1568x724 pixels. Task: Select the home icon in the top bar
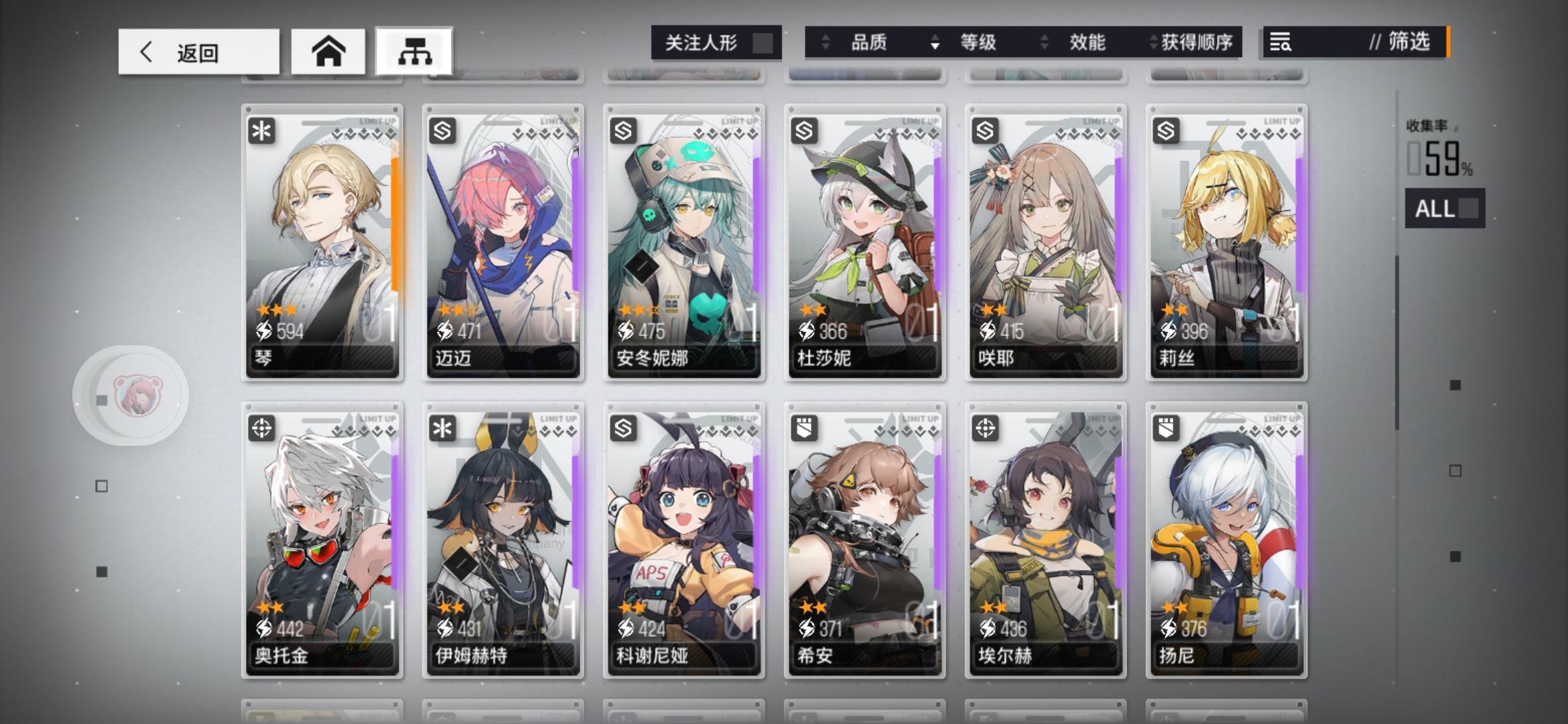(328, 50)
